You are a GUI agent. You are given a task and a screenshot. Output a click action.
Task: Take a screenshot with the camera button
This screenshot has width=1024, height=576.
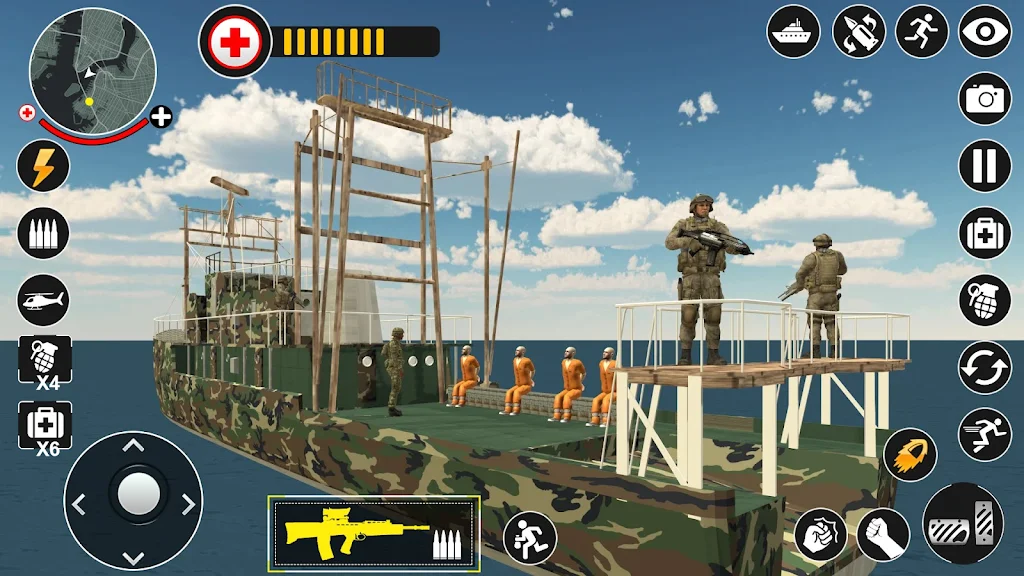pos(986,98)
